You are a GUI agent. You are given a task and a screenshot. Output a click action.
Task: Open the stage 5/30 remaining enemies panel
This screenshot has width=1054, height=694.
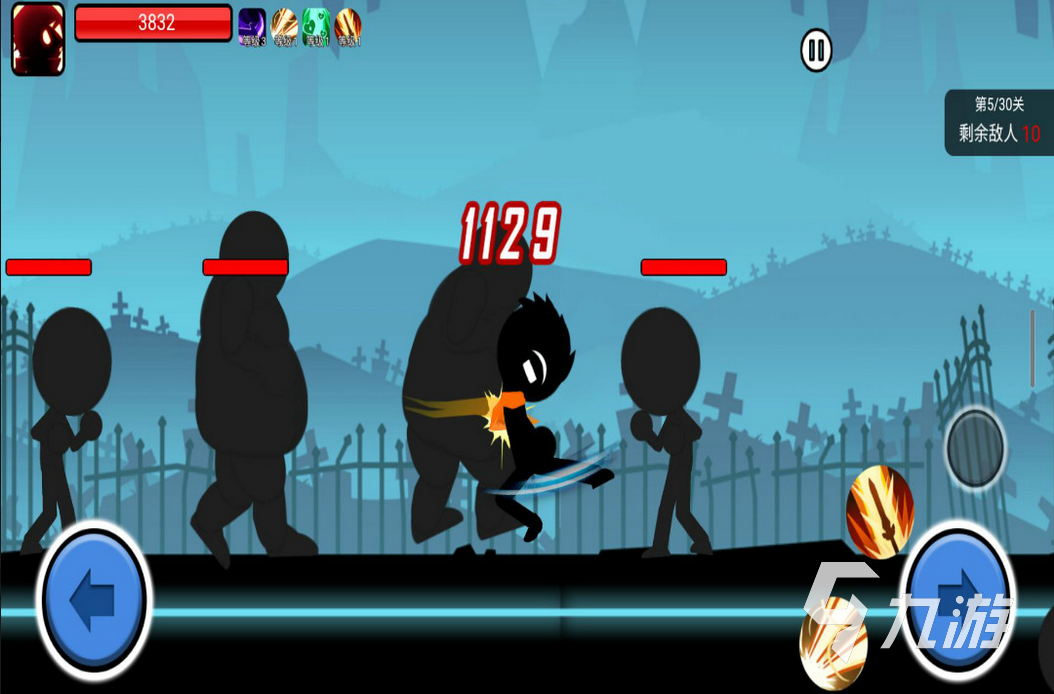tap(999, 122)
